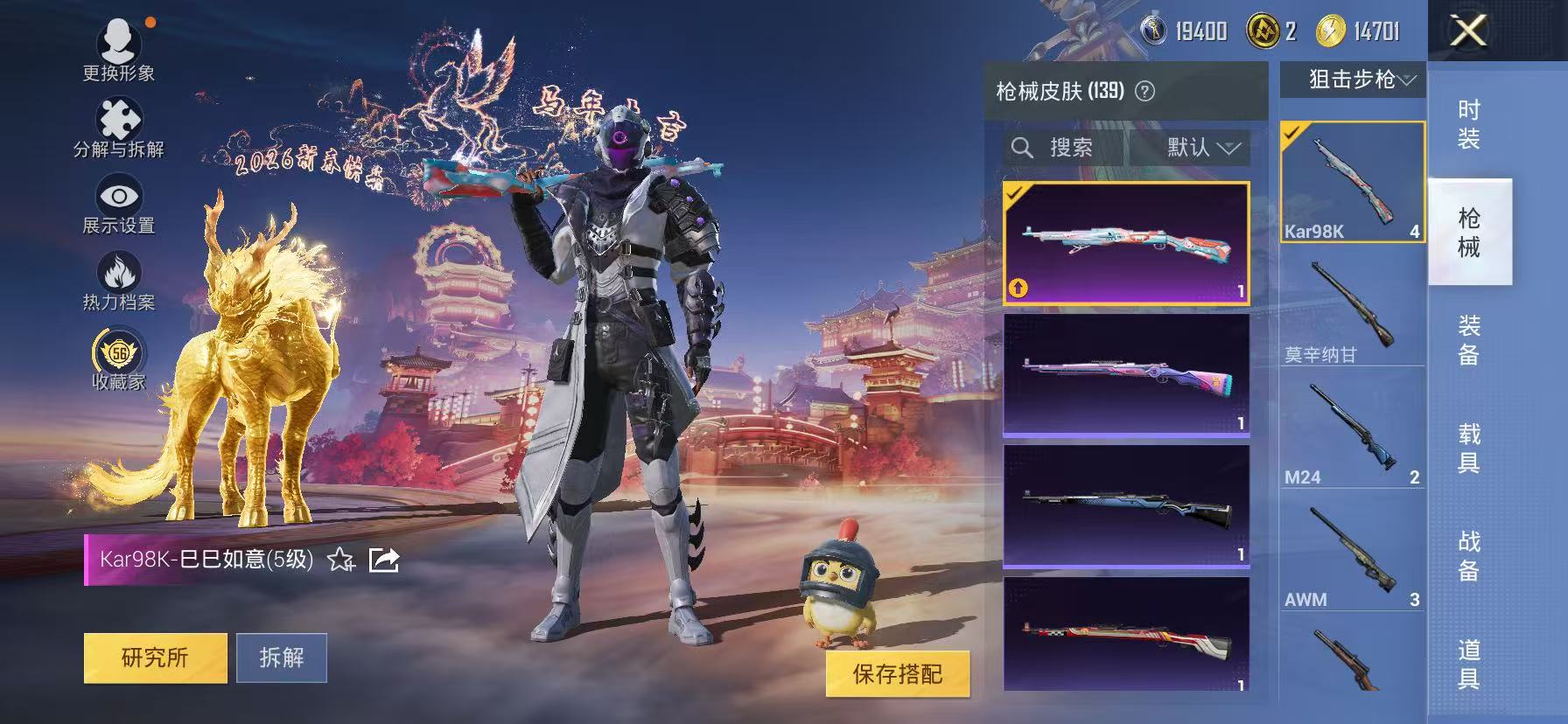Expand the AWM entry showing 3 skins
The width and height of the screenshot is (1568, 724).
[x=1350, y=551]
